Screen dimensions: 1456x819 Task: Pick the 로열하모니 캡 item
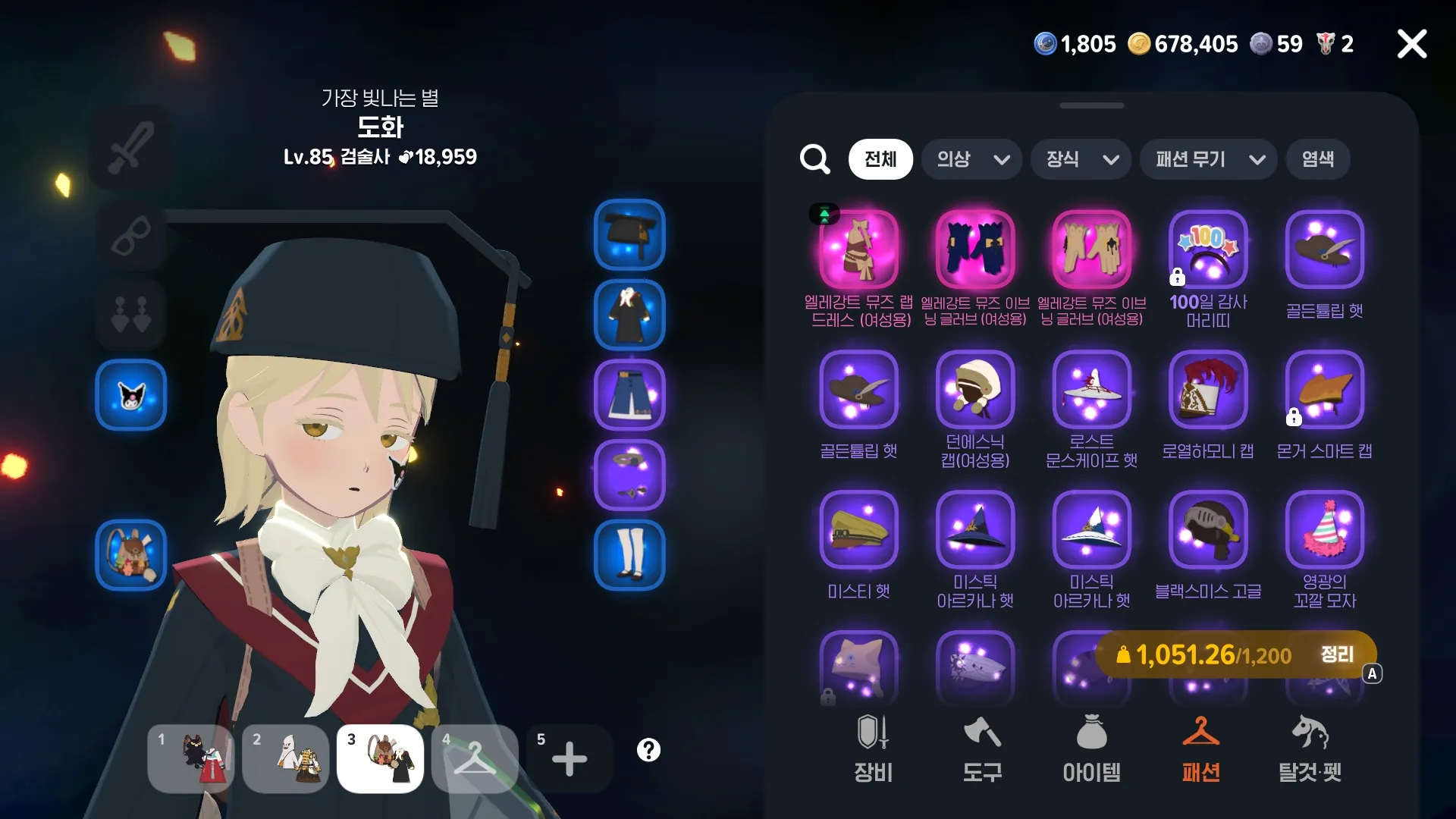pyautogui.click(x=1208, y=390)
